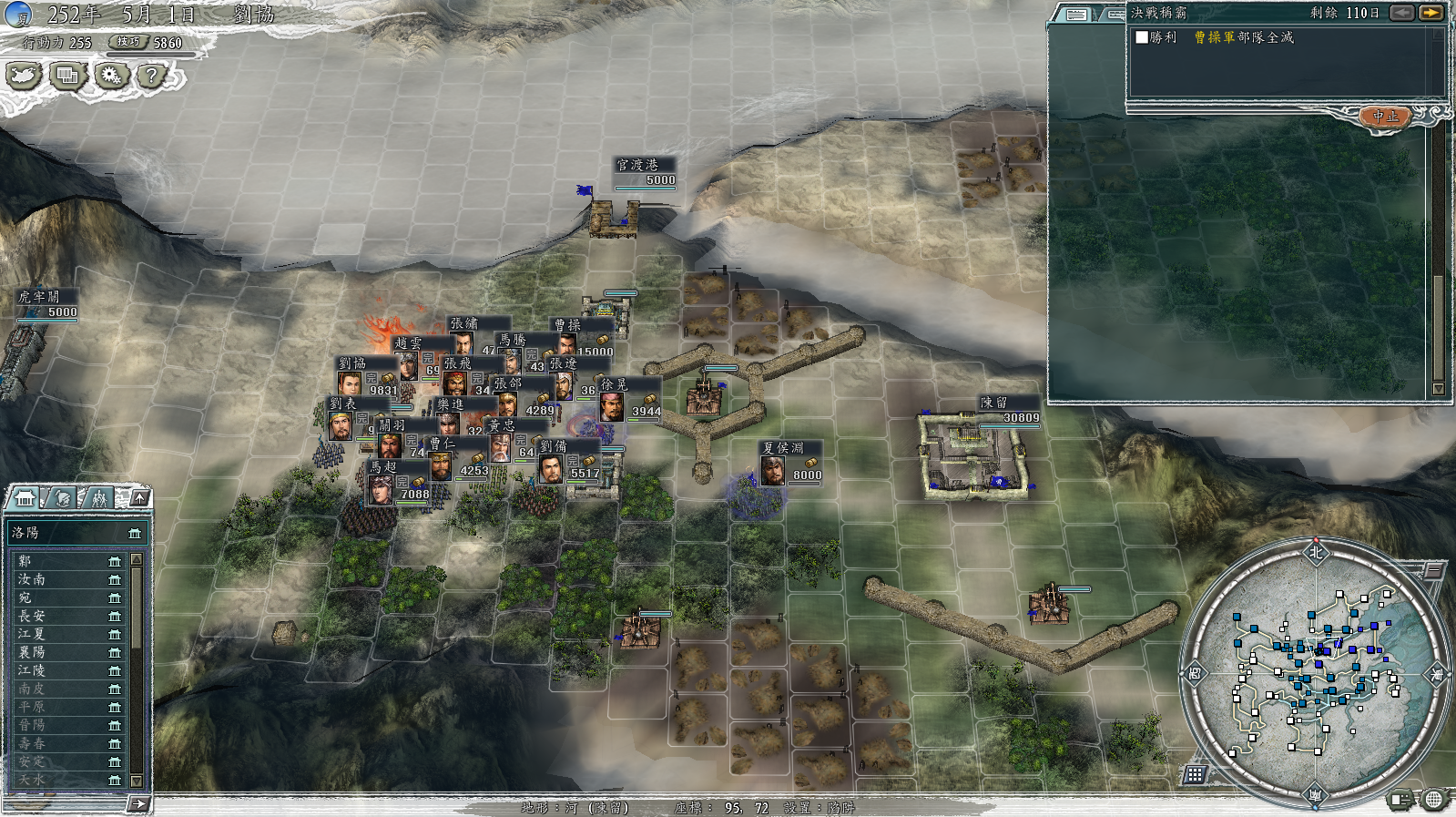Toggle the grid button beside the minimap

(x=1195, y=774)
